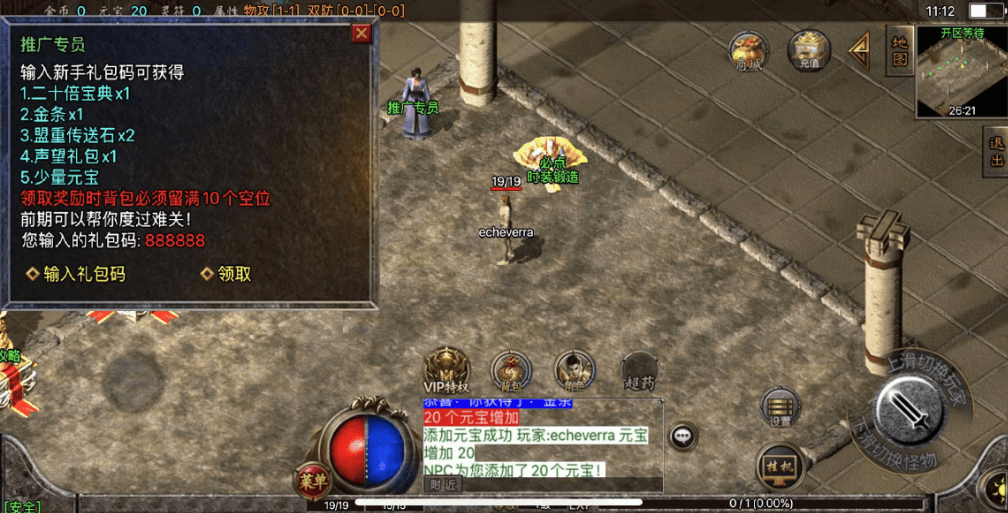1008x513 pixels.
Task: Open the 地图 map button
Action: pos(899,50)
